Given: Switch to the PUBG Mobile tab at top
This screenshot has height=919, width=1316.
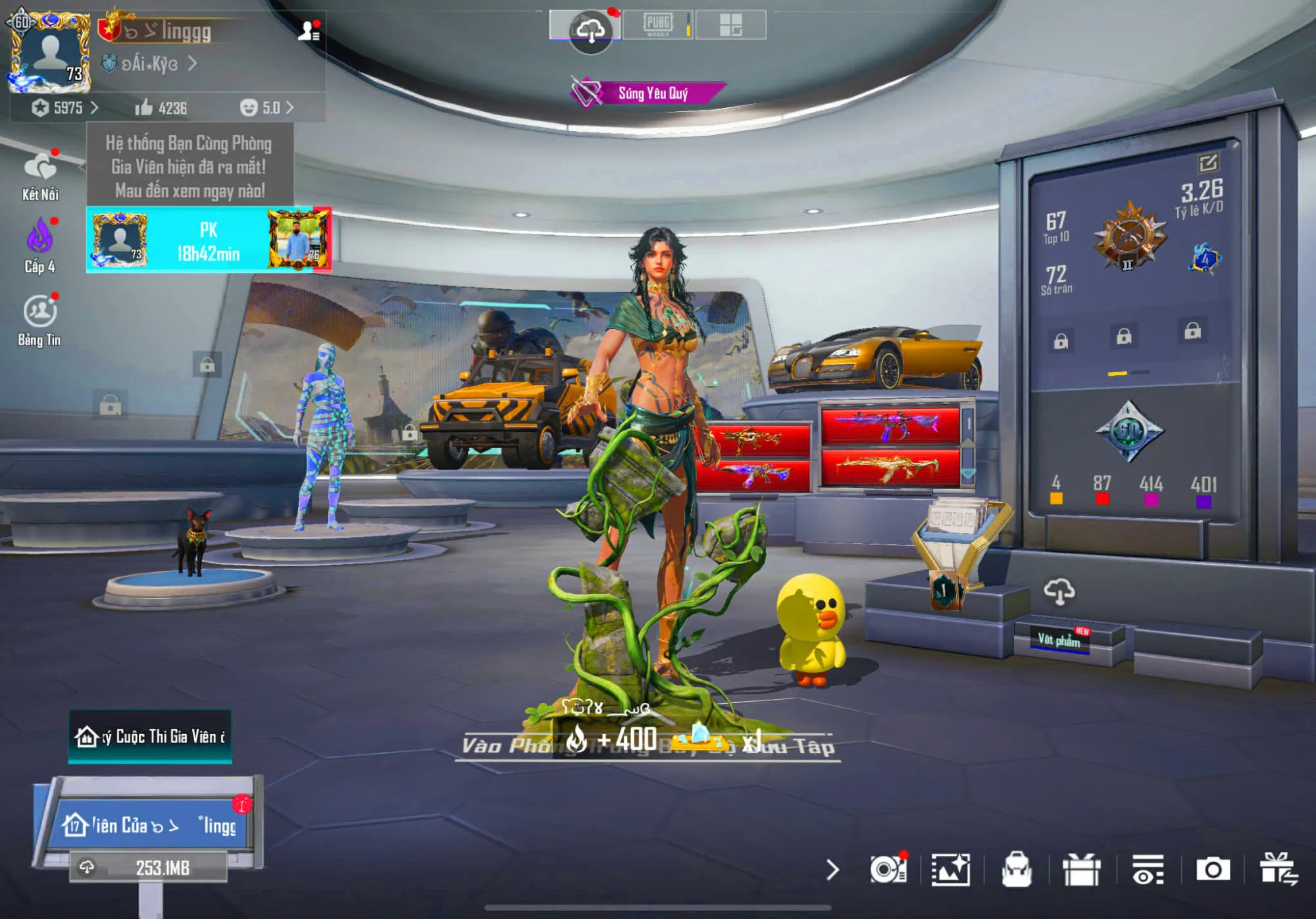Looking at the screenshot, I should click(x=660, y=25).
